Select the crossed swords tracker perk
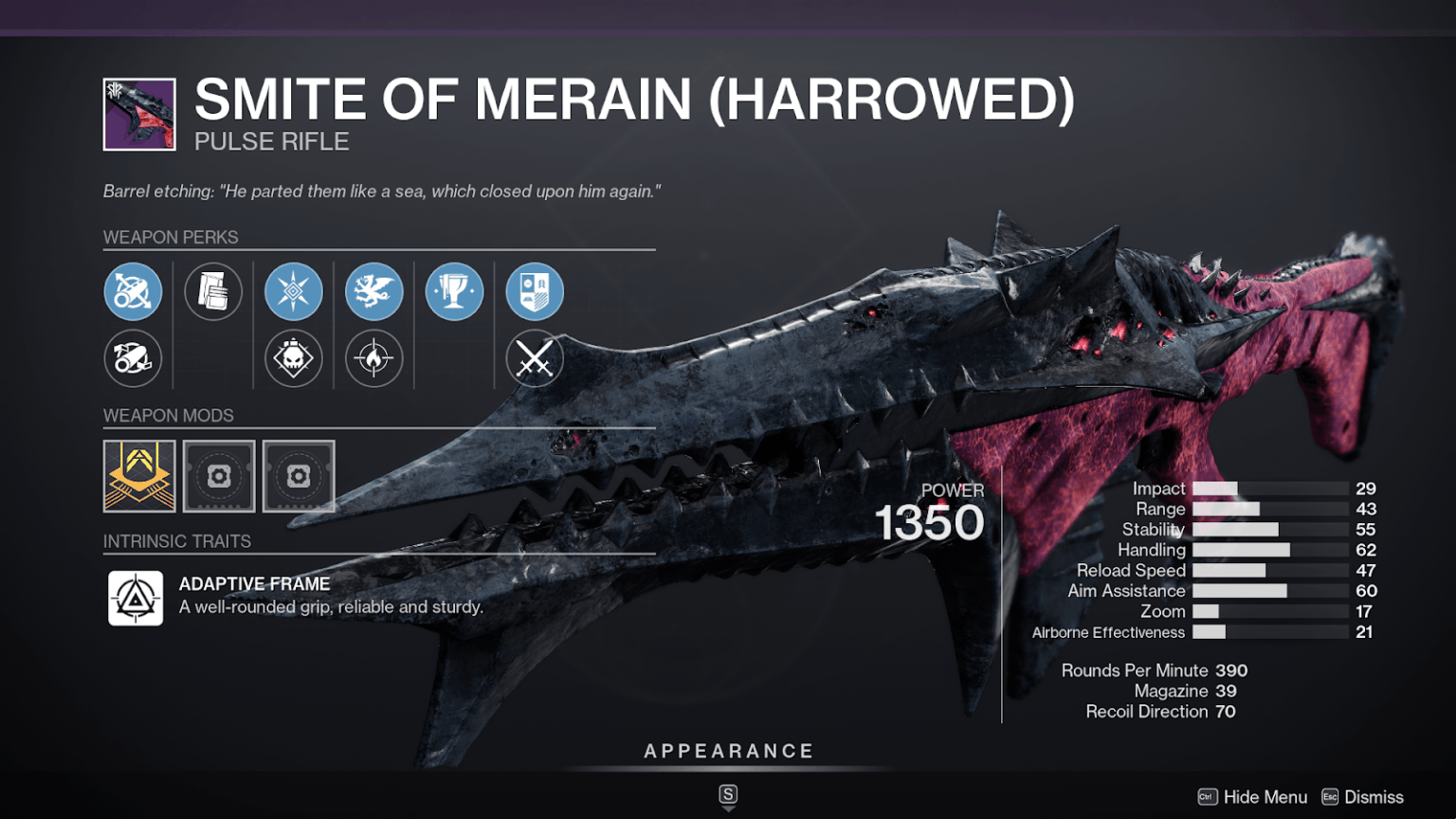This screenshot has width=1456, height=819. point(534,359)
